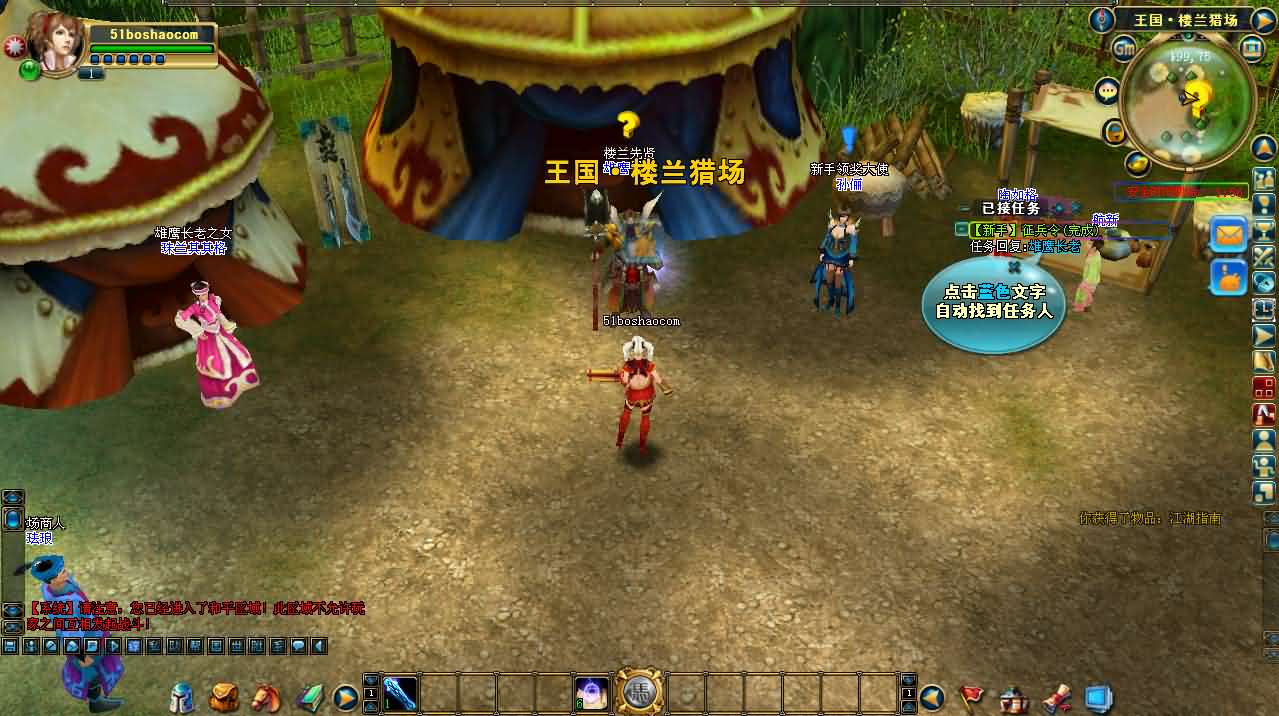Open the red flag icon
This screenshot has height=716, width=1279.
click(x=972, y=696)
